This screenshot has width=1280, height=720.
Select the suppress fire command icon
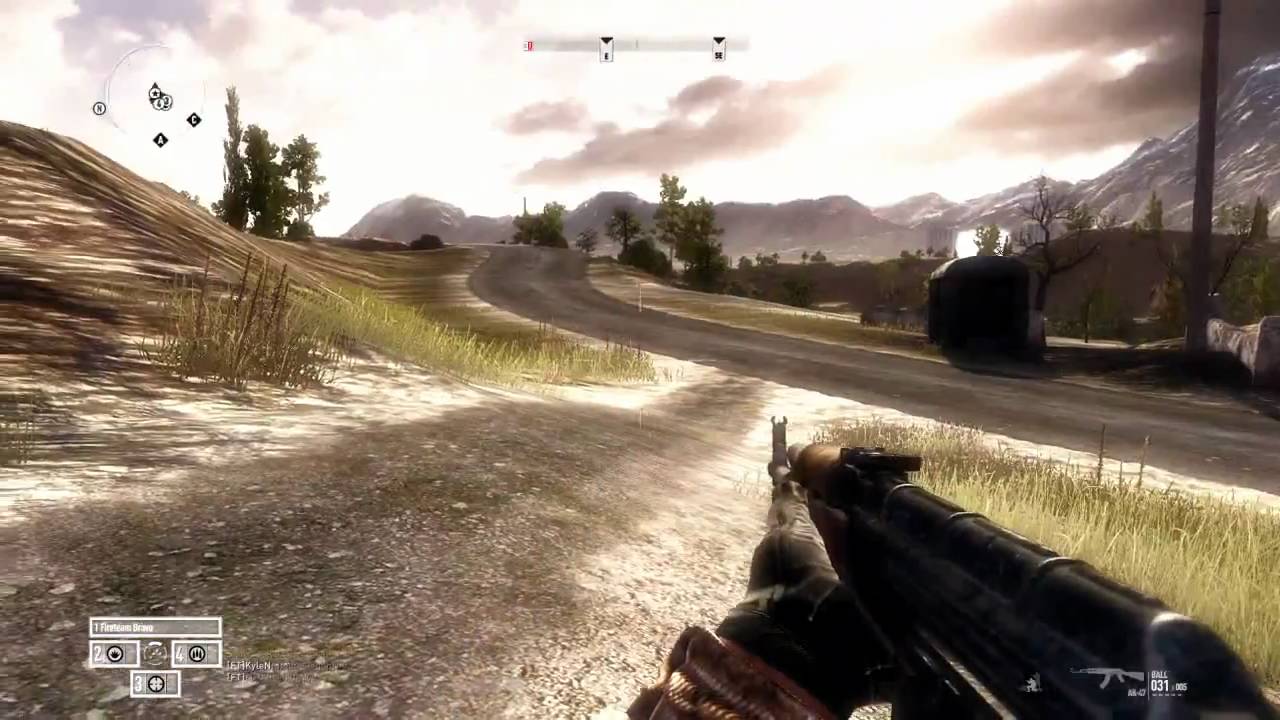click(117, 654)
